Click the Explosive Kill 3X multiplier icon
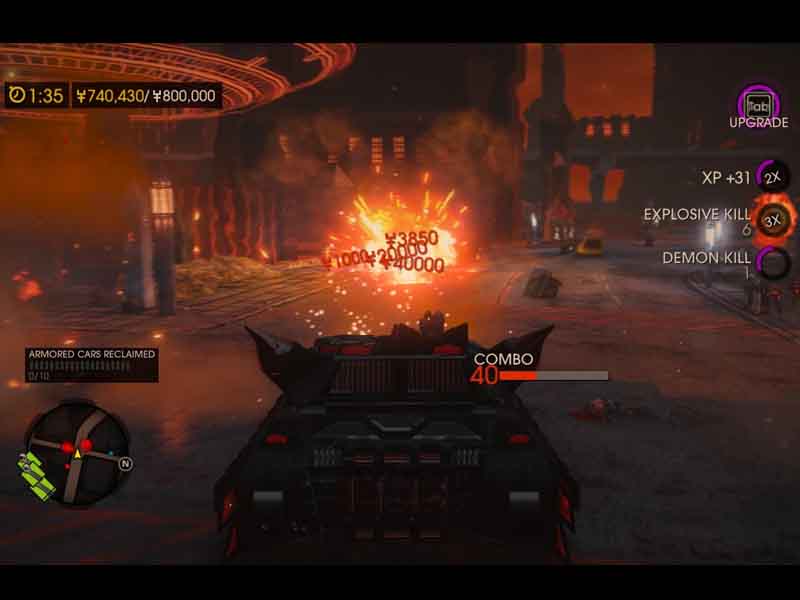The height and width of the screenshot is (600, 800). (772, 218)
